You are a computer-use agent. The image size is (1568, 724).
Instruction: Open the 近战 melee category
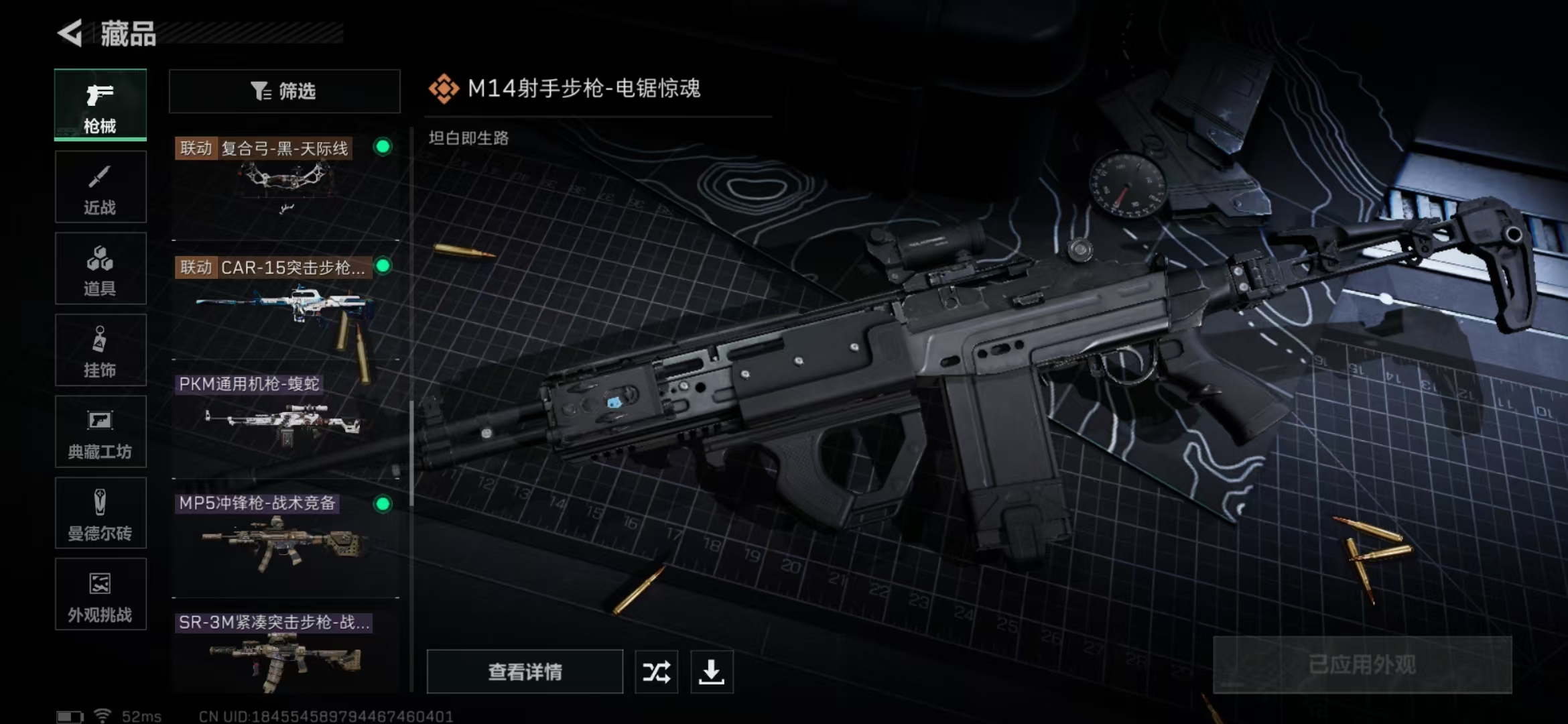coord(101,187)
